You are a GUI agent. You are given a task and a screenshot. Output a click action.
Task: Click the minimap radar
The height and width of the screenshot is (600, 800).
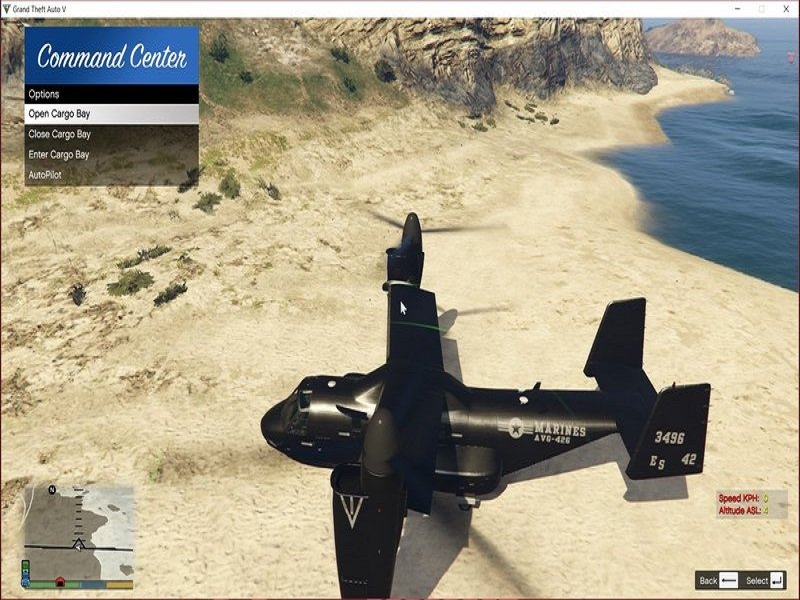[78, 531]
